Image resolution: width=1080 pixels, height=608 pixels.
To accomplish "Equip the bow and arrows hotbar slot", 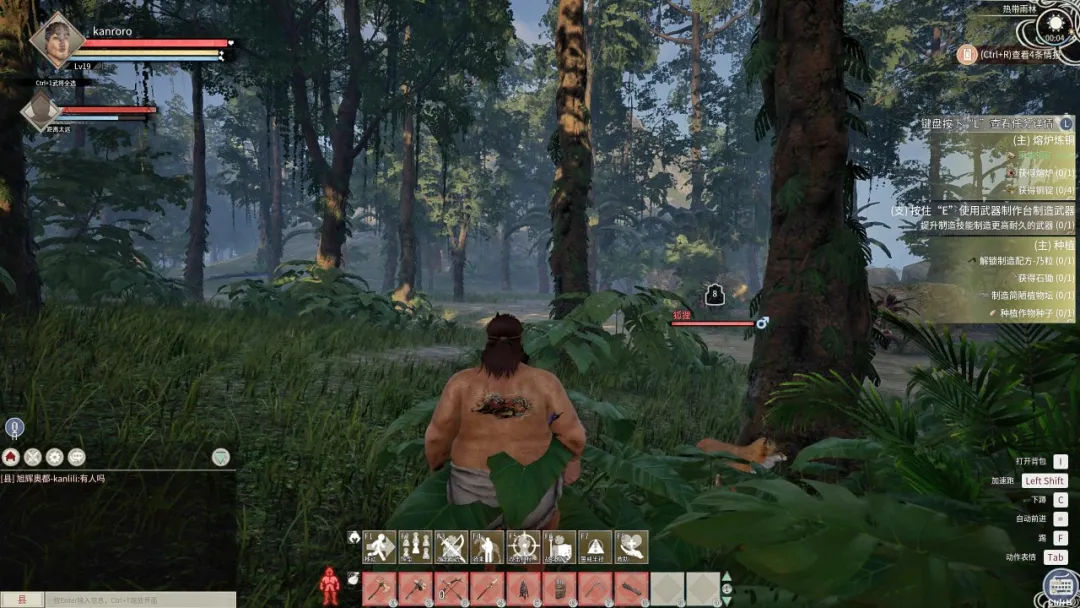I will (x=452, y=588).
